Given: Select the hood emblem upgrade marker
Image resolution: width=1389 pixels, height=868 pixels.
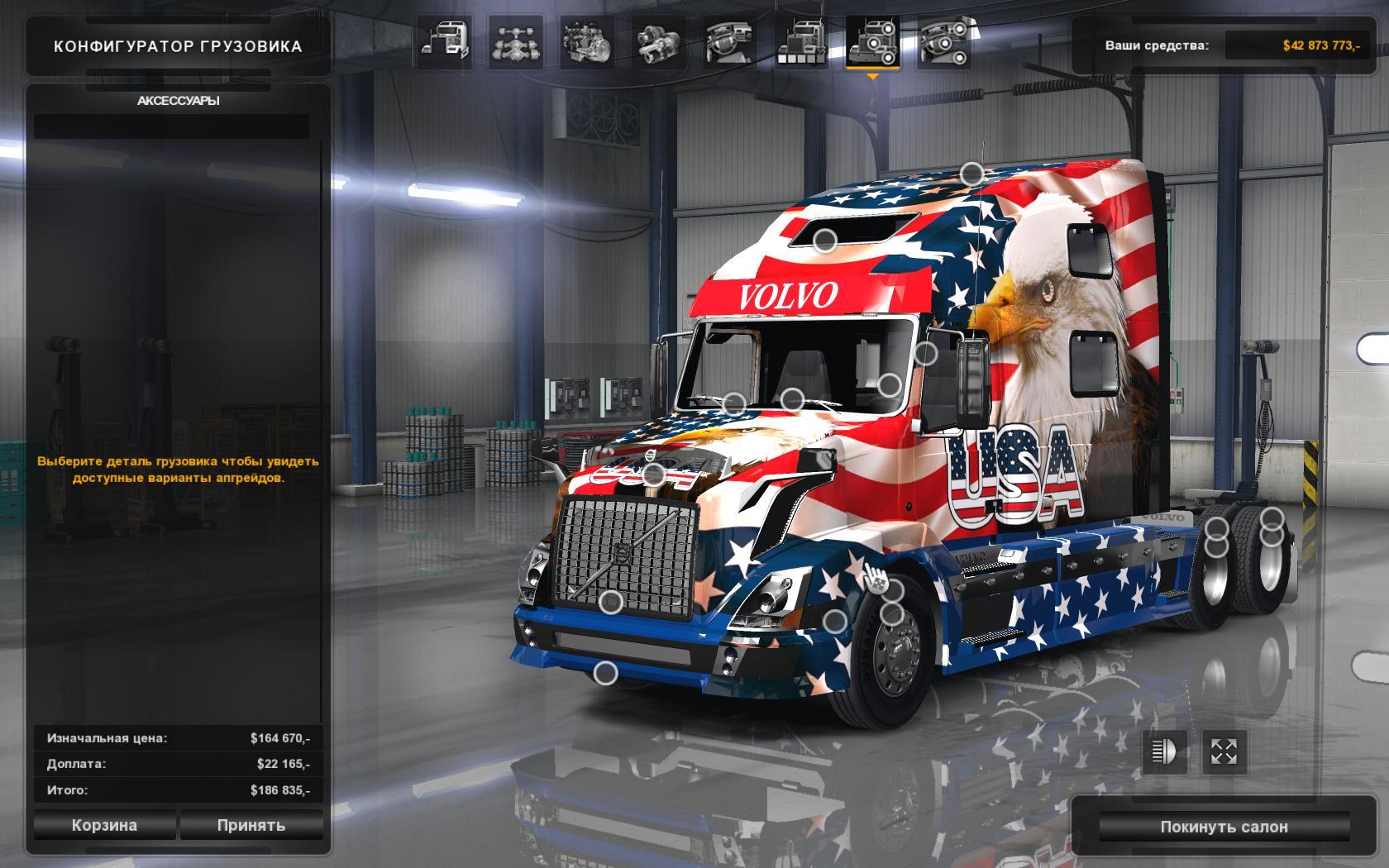Looking at the screenshot, I should (654, 475).
